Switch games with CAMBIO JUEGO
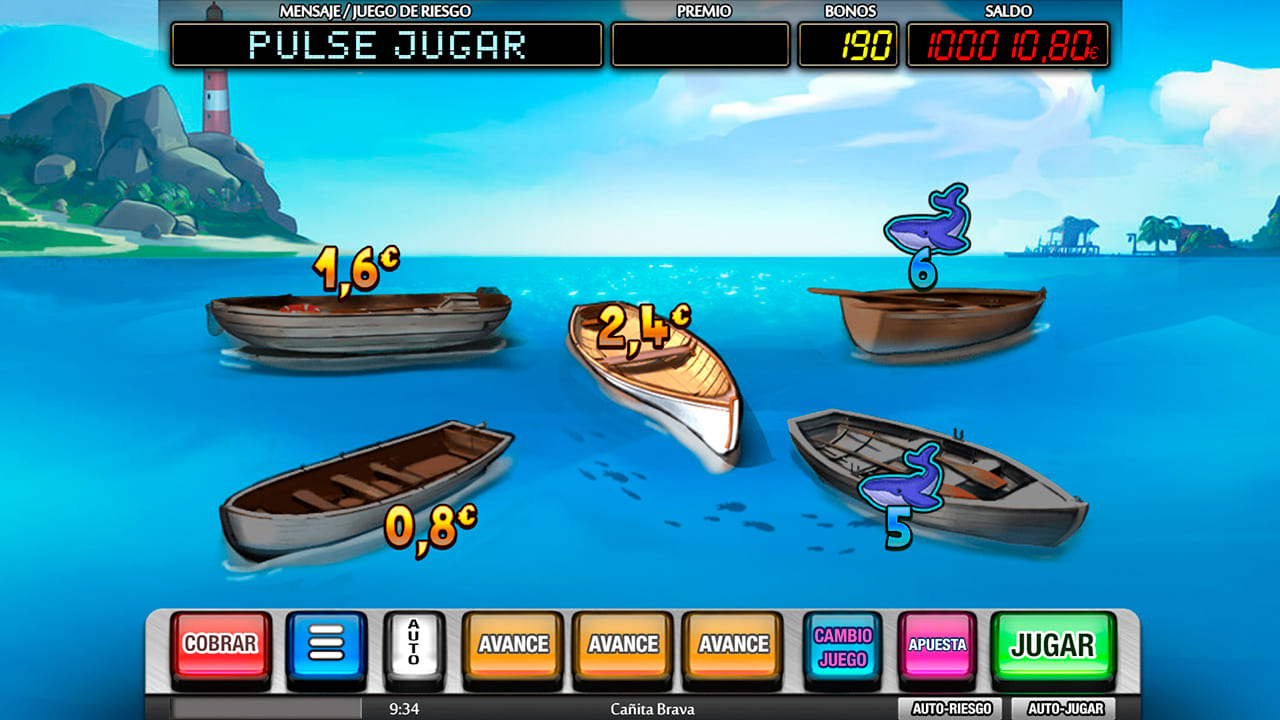Viewport: 1280px width, 720px height. (x=842, y=647)
